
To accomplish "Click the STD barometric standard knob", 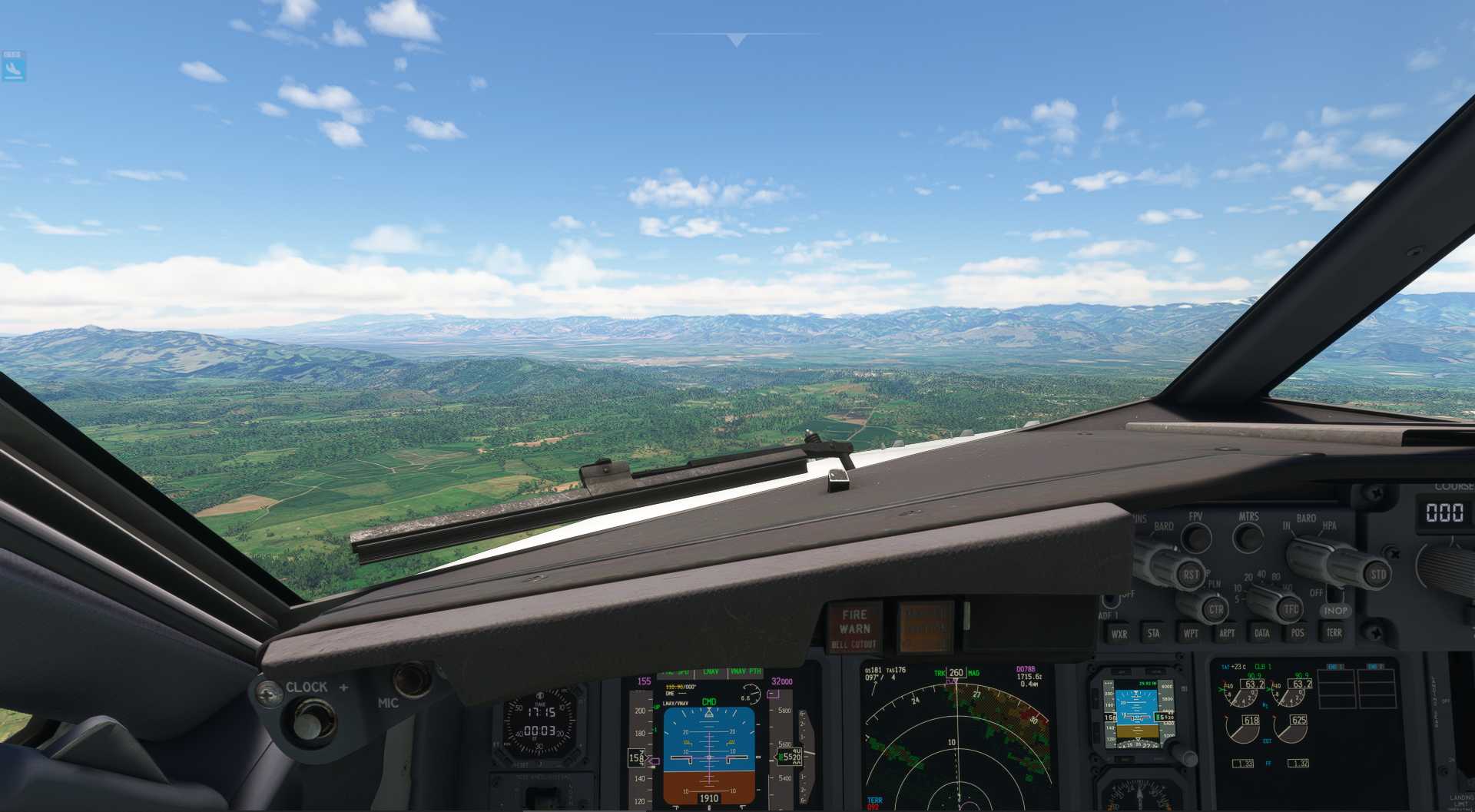I will point(1379,575).
